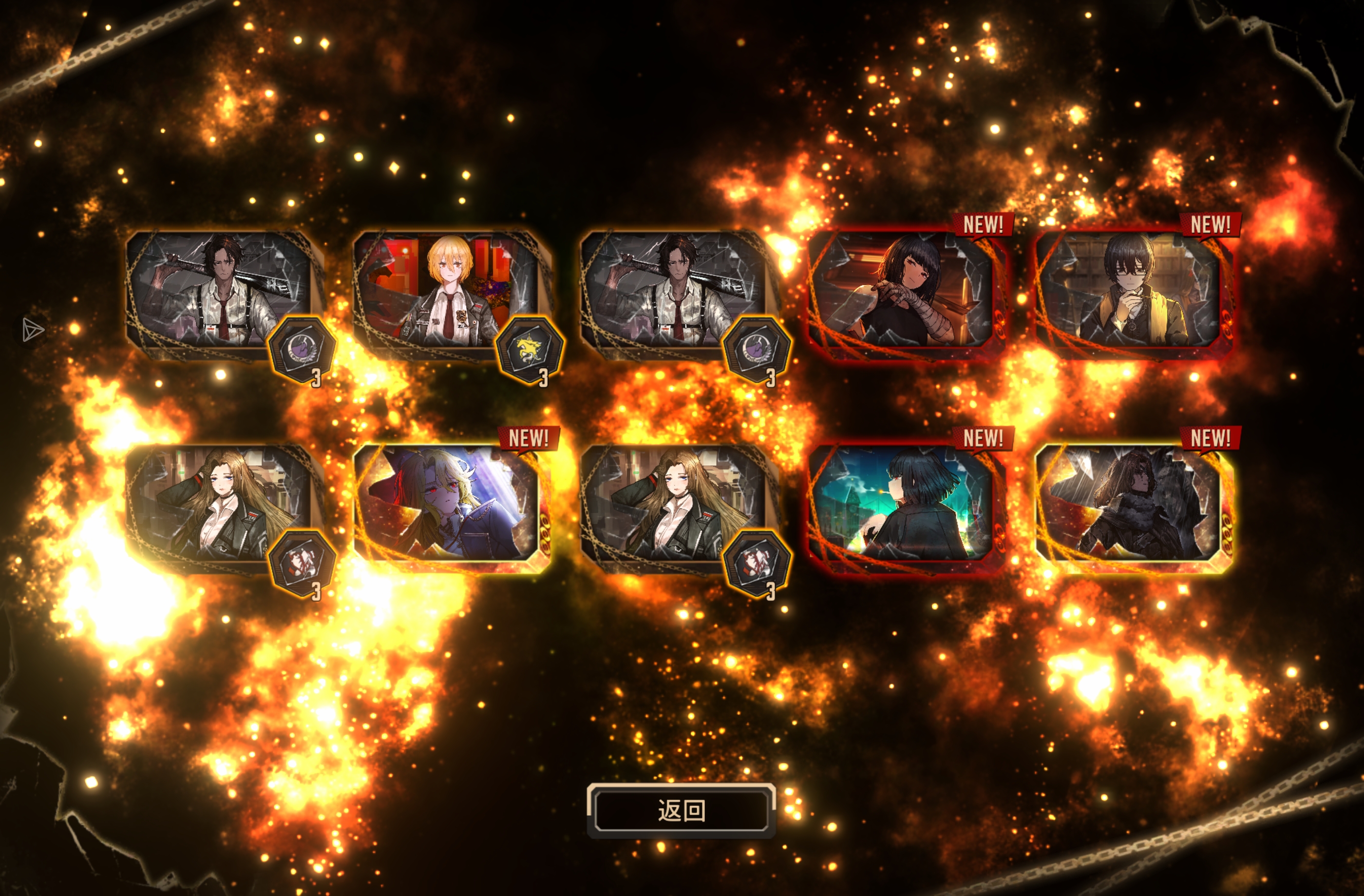Select the NEW card with teal city background
The image size is (1364, 896).
click(x=903, y=506)
